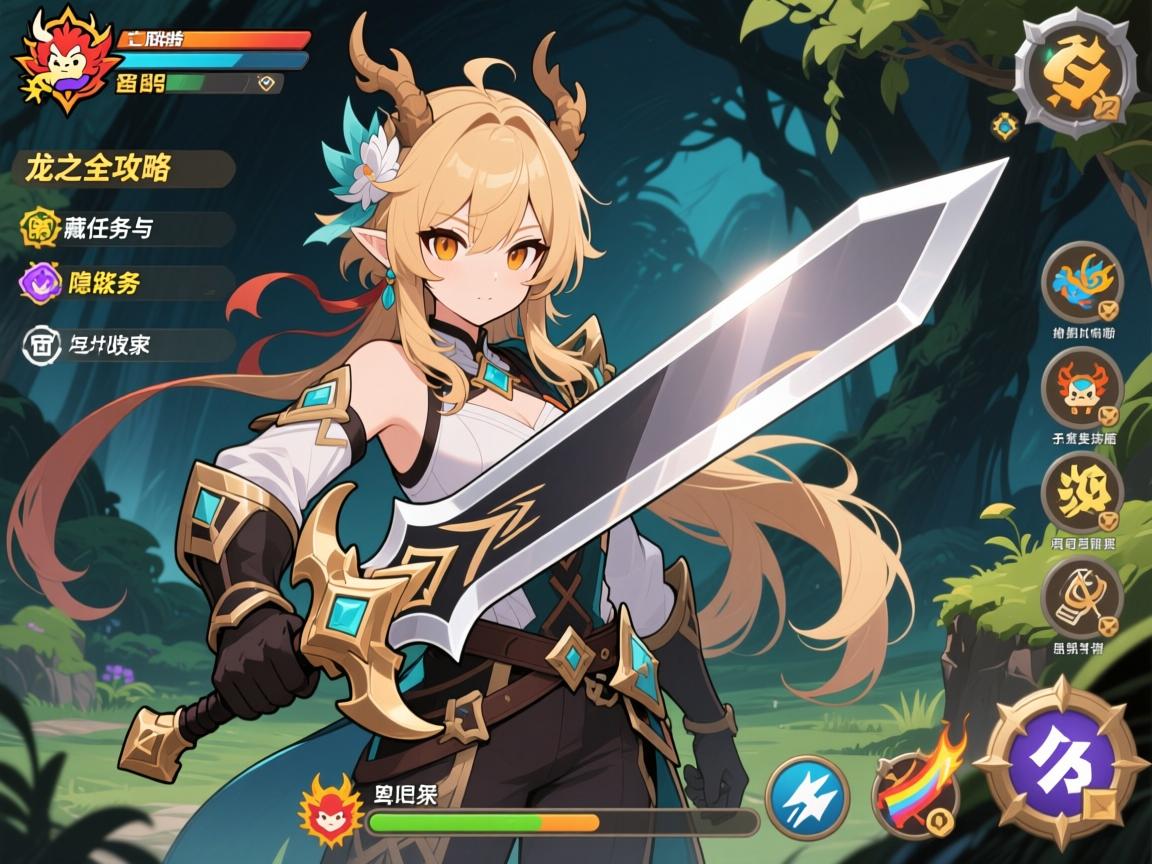Screen dimensions: 1152x864
Task: Click the small badge beside the green bar
Action: coord(265,83)
